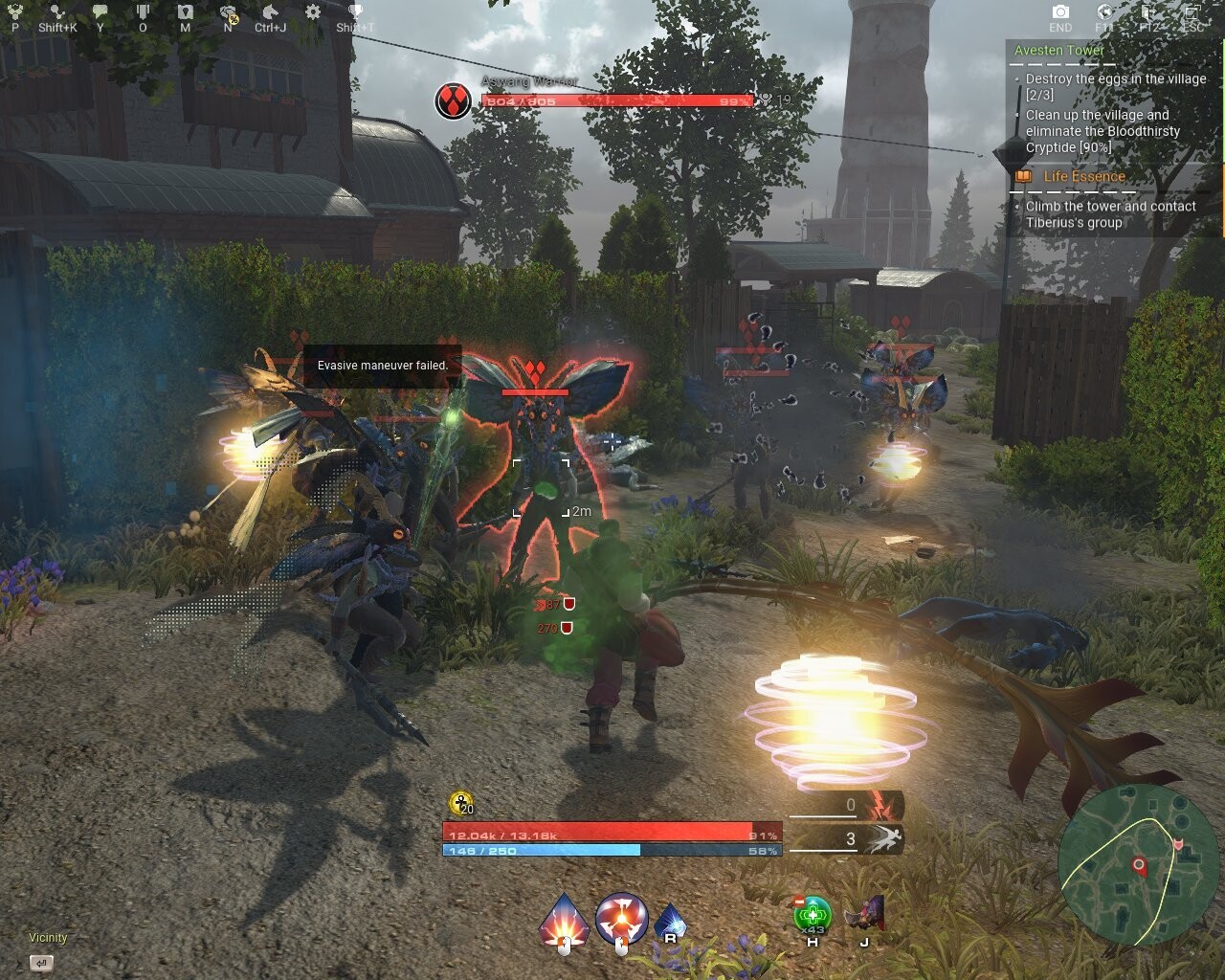Open the gear settings icon
This screenshot has height=980, width=1225.
click(x=313, y=12)
